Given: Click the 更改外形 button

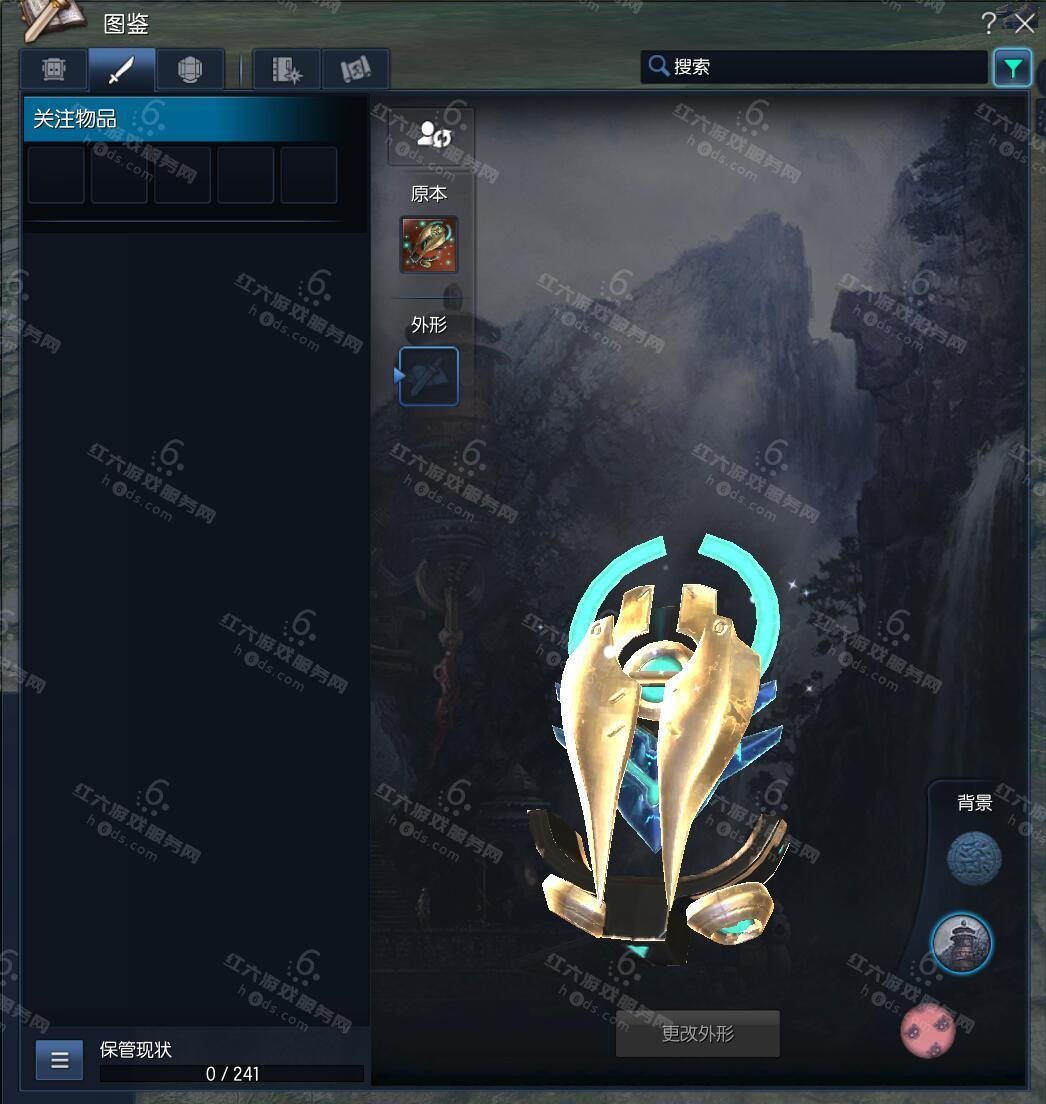Looking at the screenshot, I should [x=697, y=1034].
